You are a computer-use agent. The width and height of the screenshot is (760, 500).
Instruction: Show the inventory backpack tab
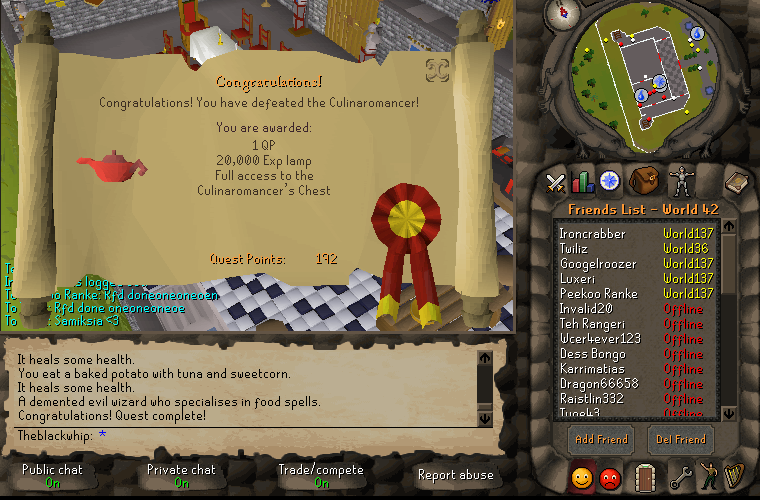645,181
